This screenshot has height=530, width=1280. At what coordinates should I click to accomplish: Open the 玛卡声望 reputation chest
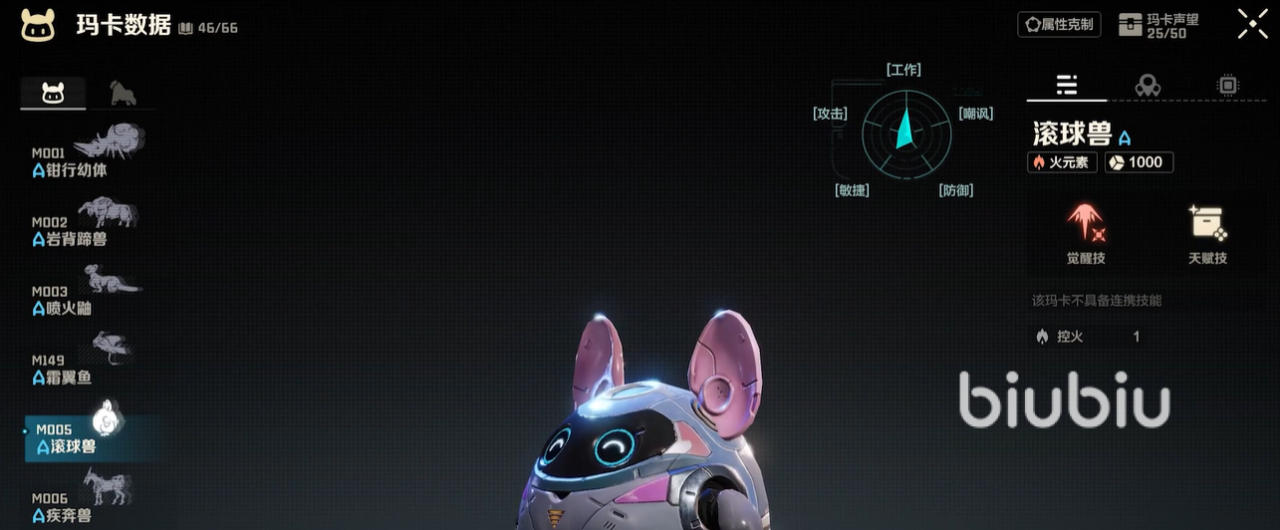coord(1158,25)
